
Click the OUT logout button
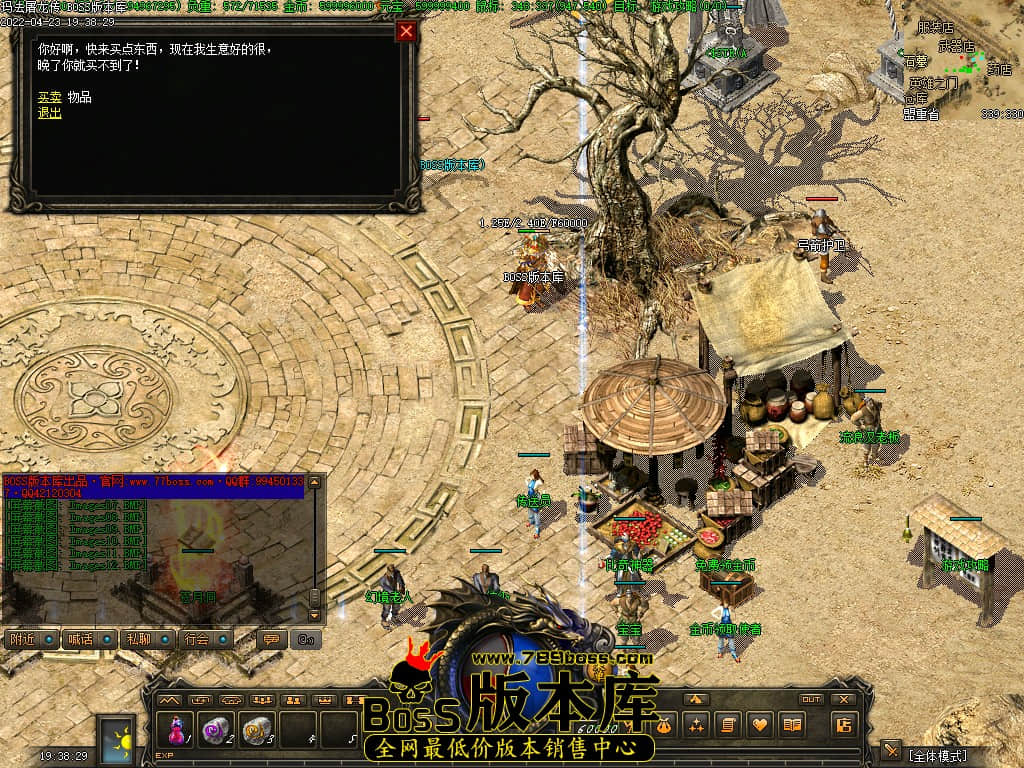coord(812,699)
